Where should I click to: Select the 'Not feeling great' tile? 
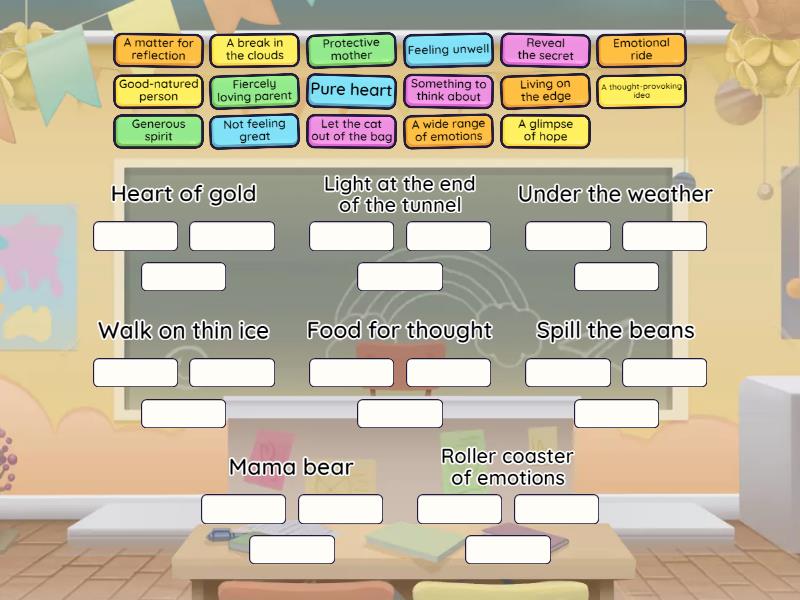(x=255, y=131)
